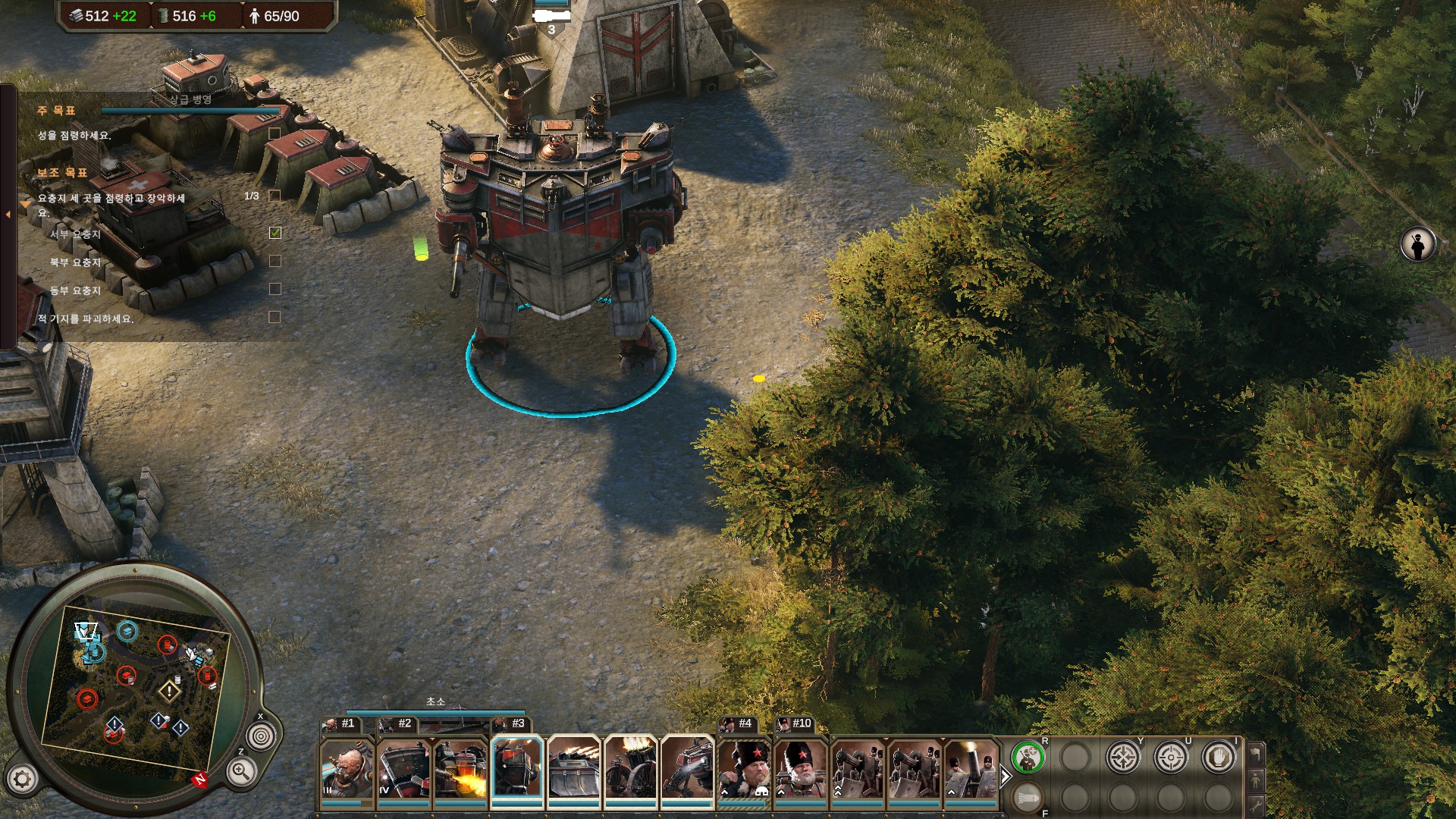Expand the unit bar arrow

[1006, 777]
